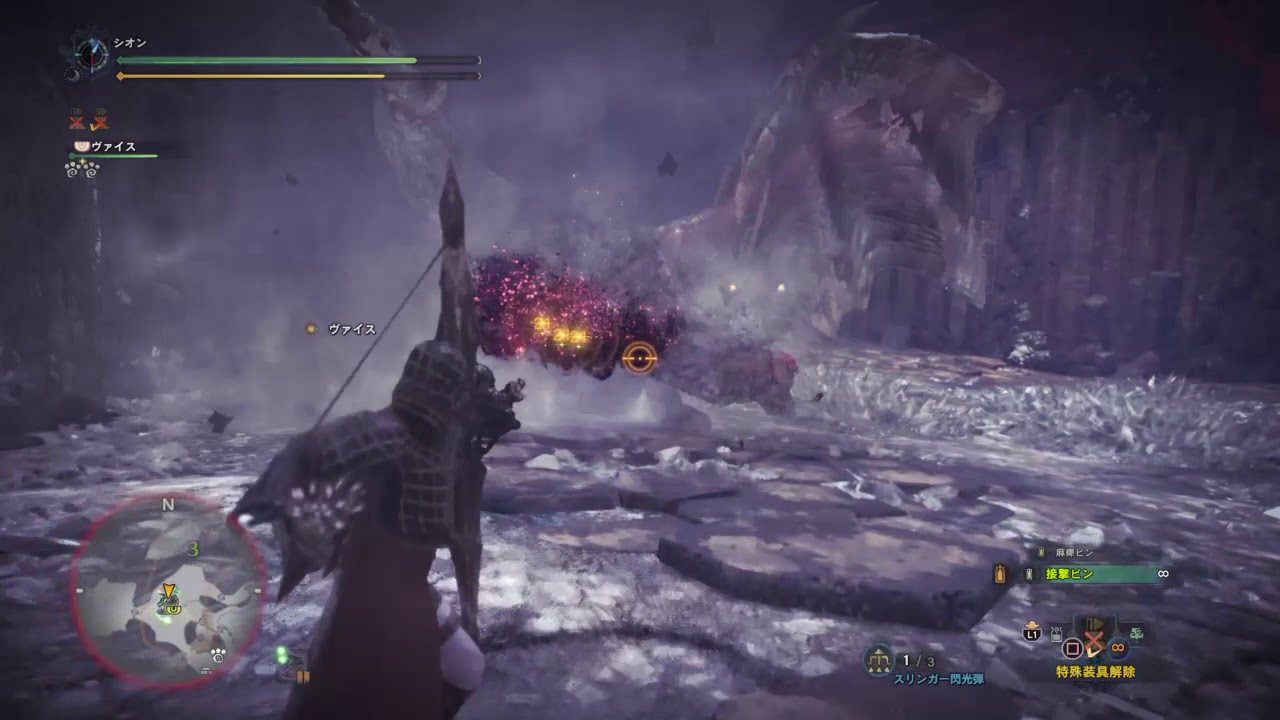This screenshot has height=720, width=1280.
Task: Select the ヴァイス party member label
Action: point(114,147)
